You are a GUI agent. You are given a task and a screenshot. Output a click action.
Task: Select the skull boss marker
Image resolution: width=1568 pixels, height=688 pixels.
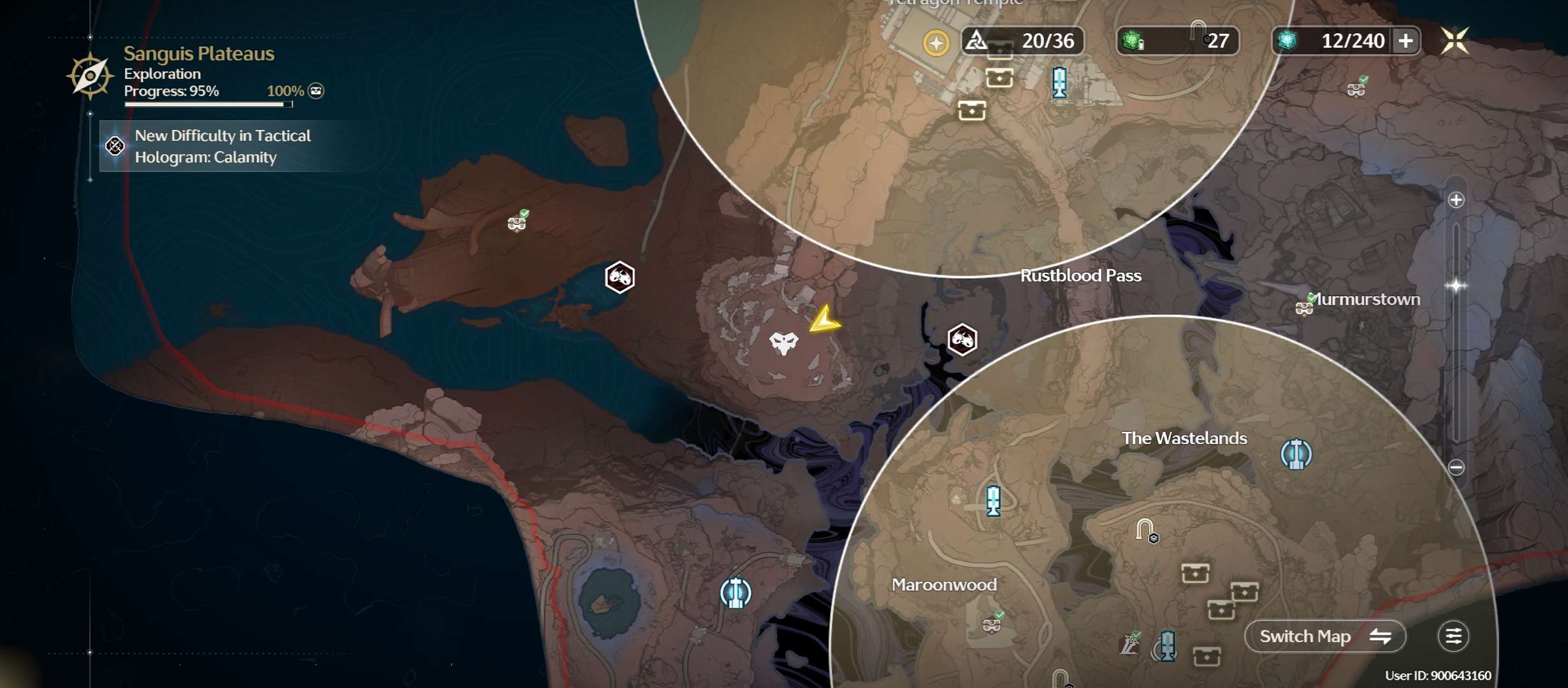(x=783, y=343)
